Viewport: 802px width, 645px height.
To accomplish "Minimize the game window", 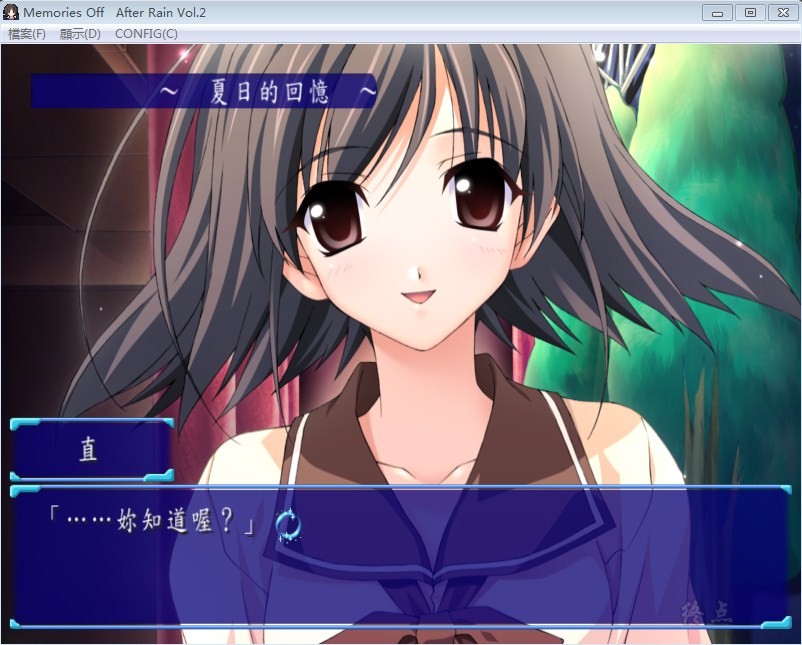I will (x=717, y=13).
